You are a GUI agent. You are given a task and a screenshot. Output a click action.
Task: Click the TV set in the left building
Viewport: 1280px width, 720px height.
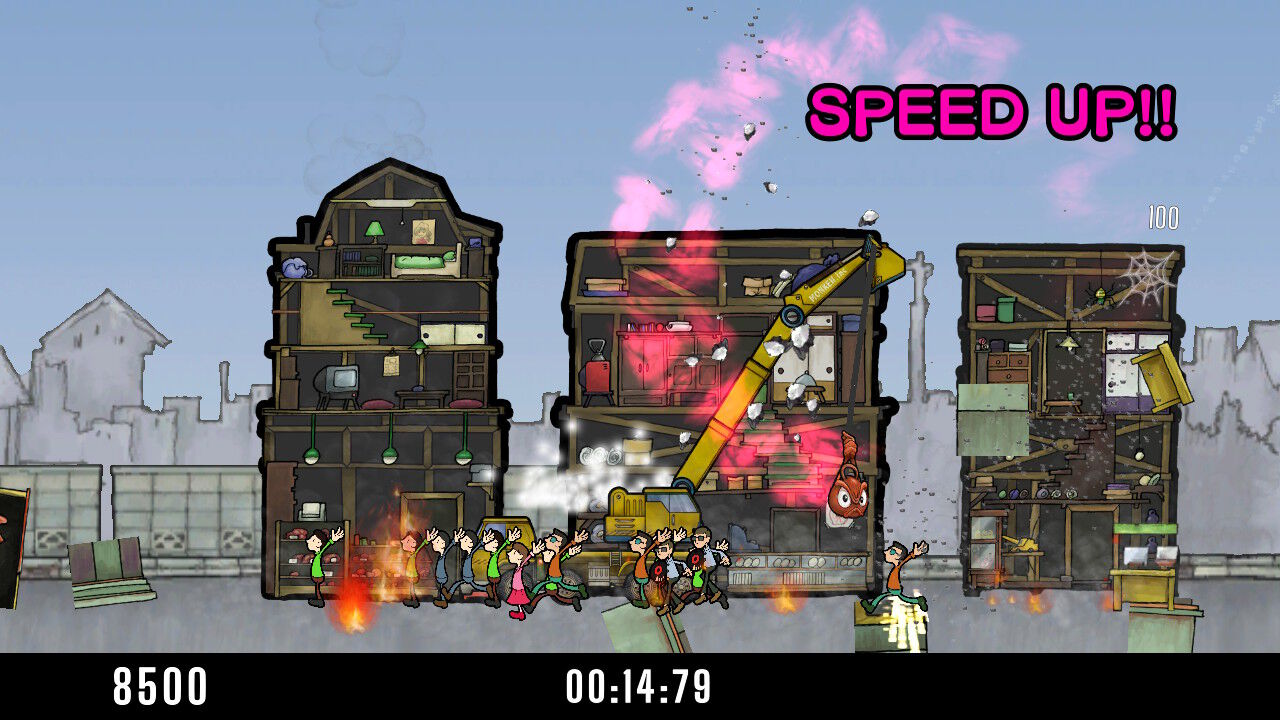tap(338, 383)
